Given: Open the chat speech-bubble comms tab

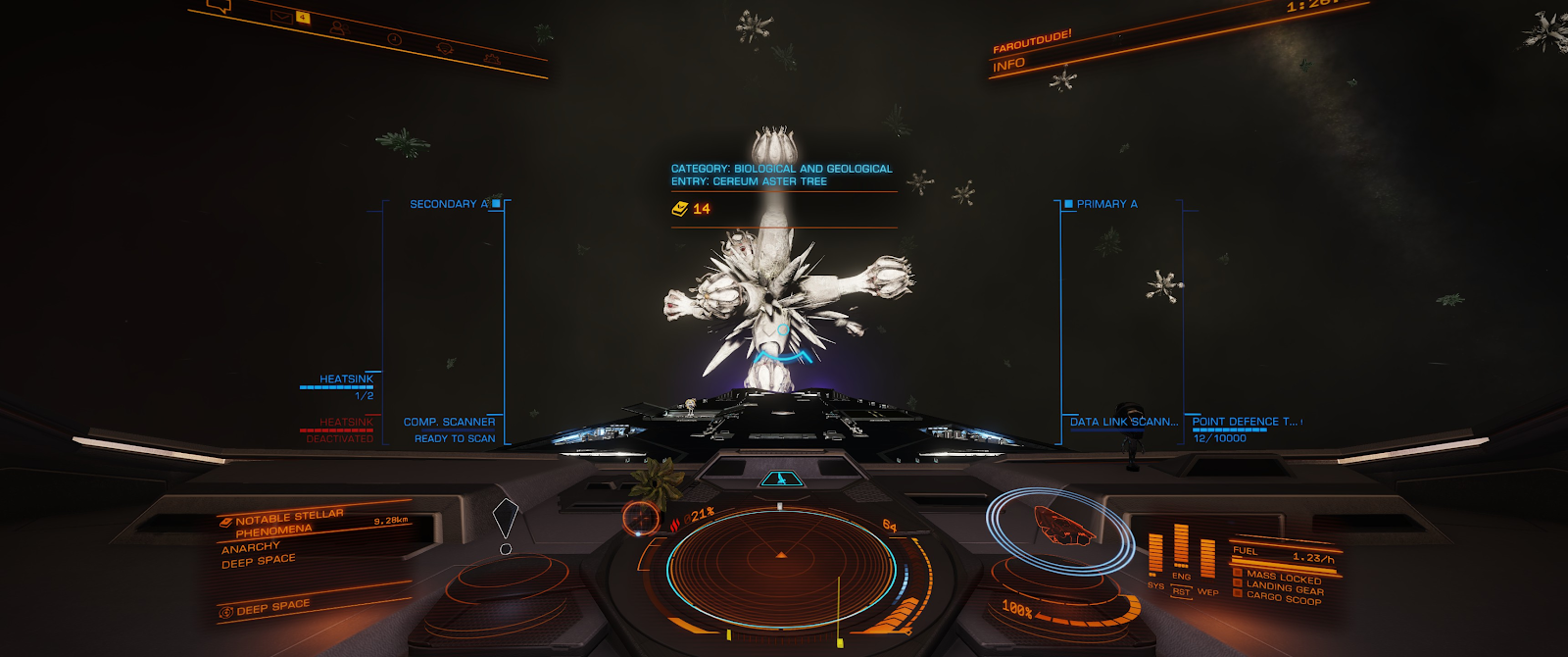Looking at the screenshot, I should pos(220,6).
